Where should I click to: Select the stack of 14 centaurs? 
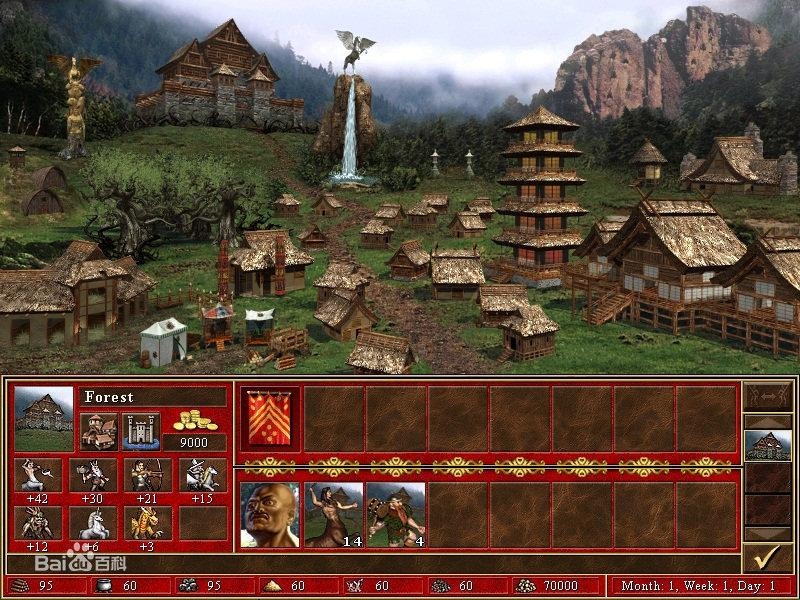pyautogui.click(x=333, y=515)
